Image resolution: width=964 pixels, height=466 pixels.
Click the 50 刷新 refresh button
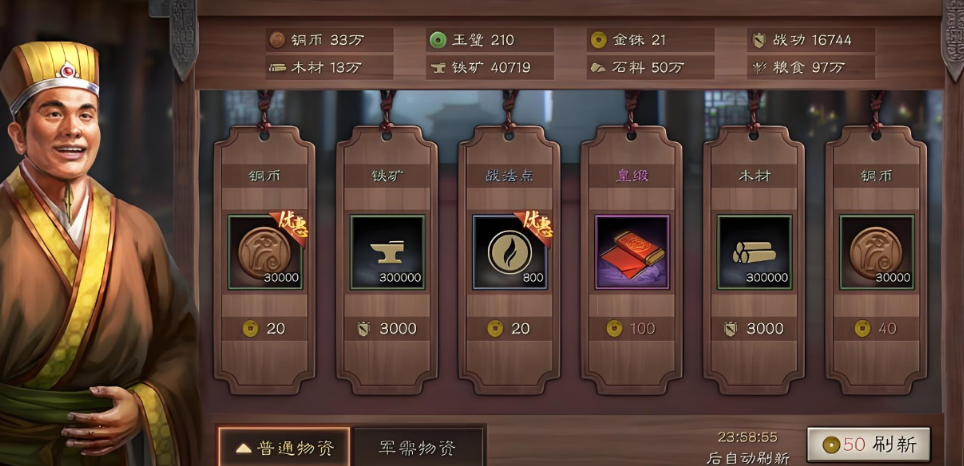(x=868, y=444)
